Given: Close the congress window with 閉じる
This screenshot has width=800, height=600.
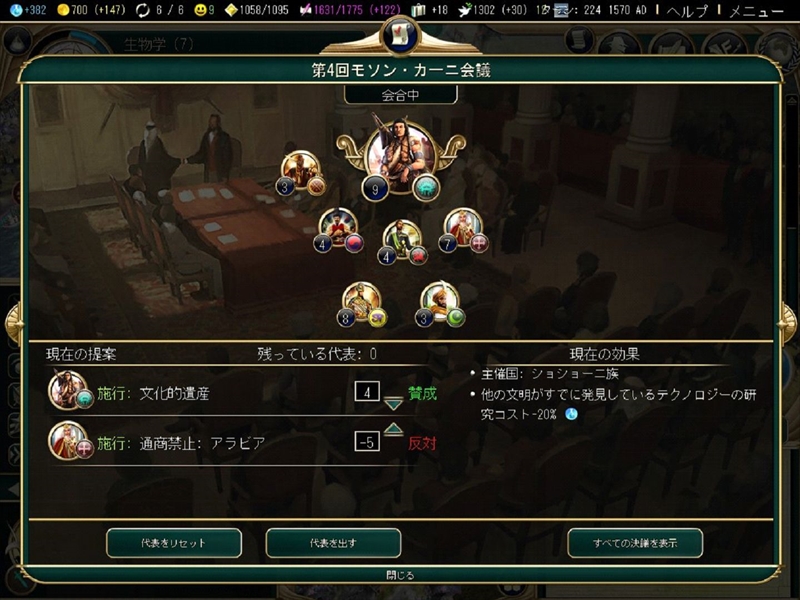Looking at the screenshot, I should [x=399, y=575].
